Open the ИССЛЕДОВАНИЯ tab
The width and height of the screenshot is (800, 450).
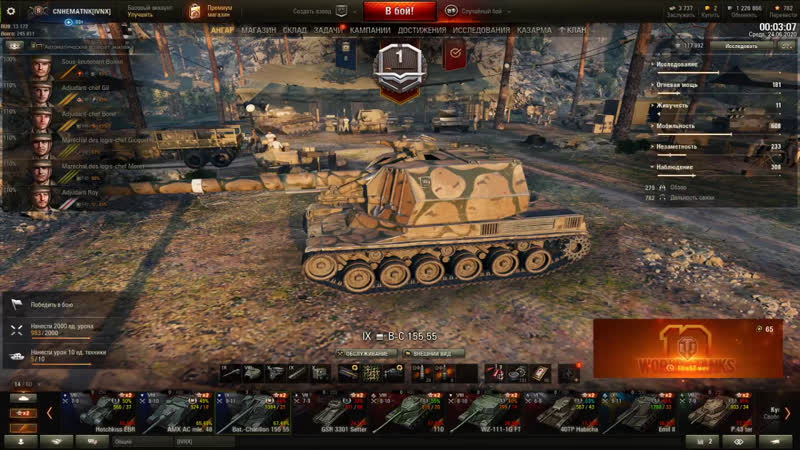pos(481,31)
